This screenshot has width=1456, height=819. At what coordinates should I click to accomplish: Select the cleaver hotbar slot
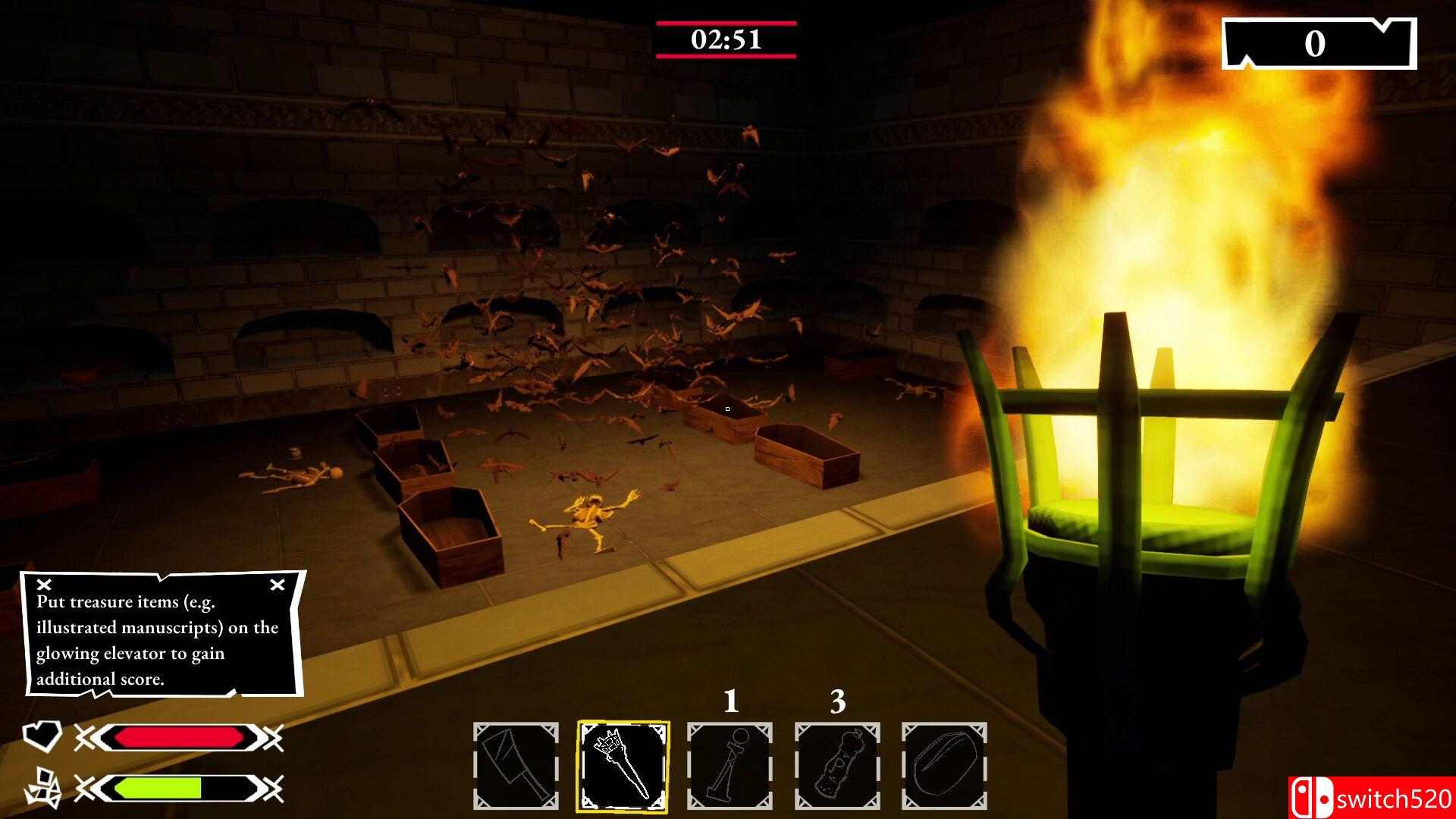(x=516, y=766)
